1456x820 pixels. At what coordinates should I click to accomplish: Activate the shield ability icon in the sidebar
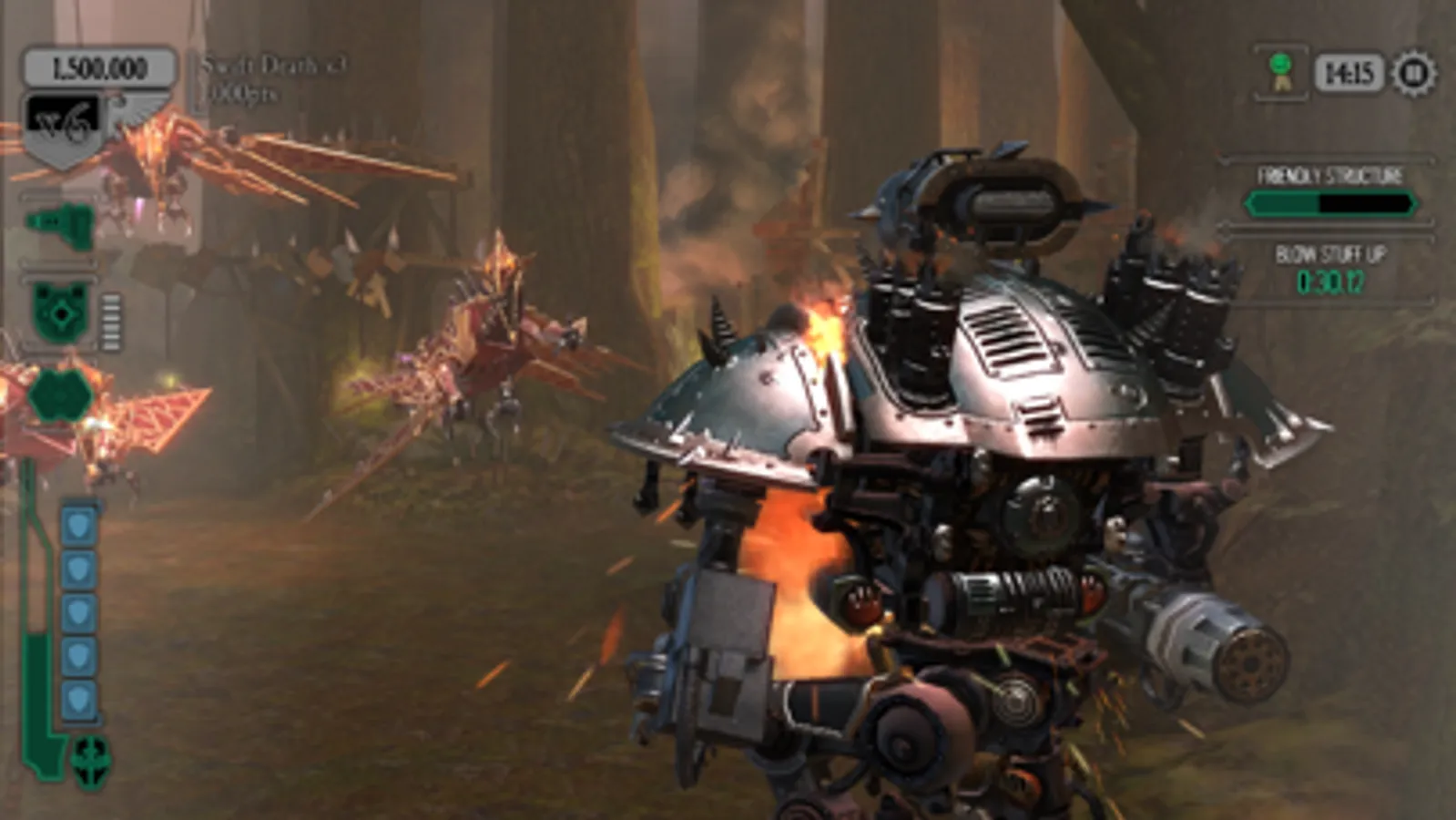59,313
